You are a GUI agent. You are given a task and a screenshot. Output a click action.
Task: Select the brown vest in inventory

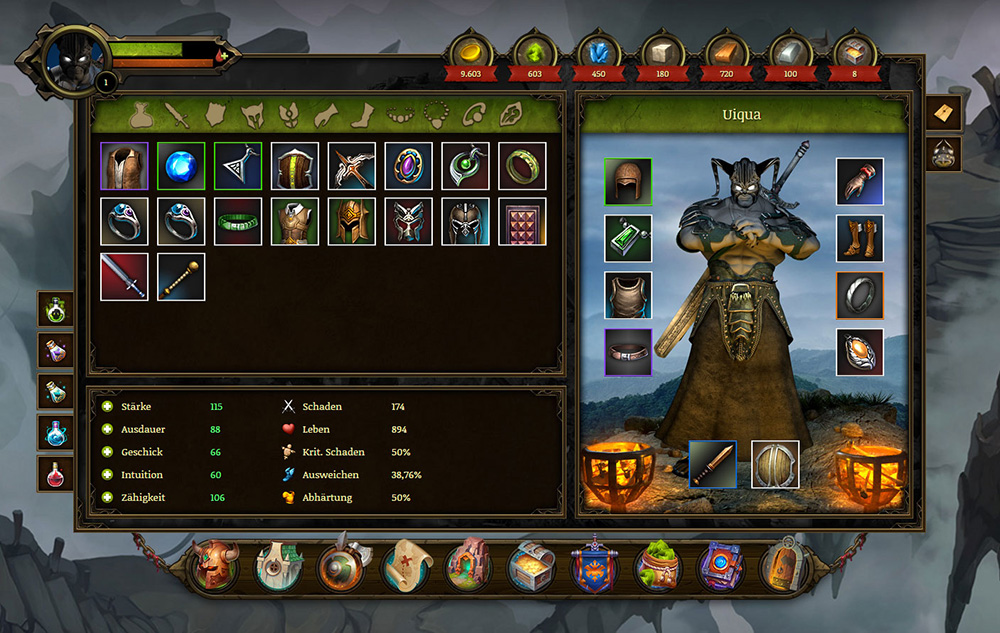click(124, 166)
